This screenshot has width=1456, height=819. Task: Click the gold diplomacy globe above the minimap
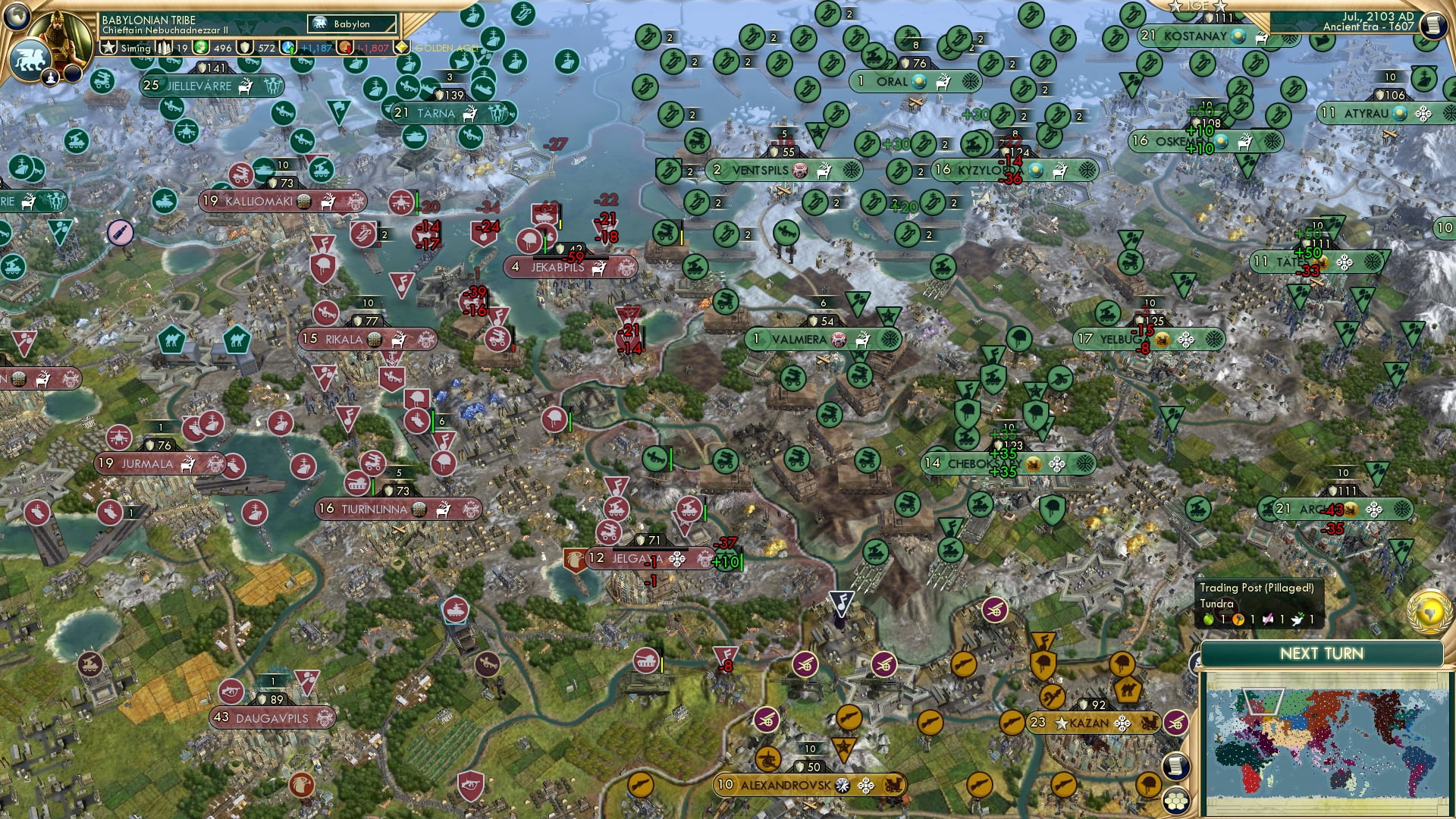pyautogui.click(x=1429, y=613)
